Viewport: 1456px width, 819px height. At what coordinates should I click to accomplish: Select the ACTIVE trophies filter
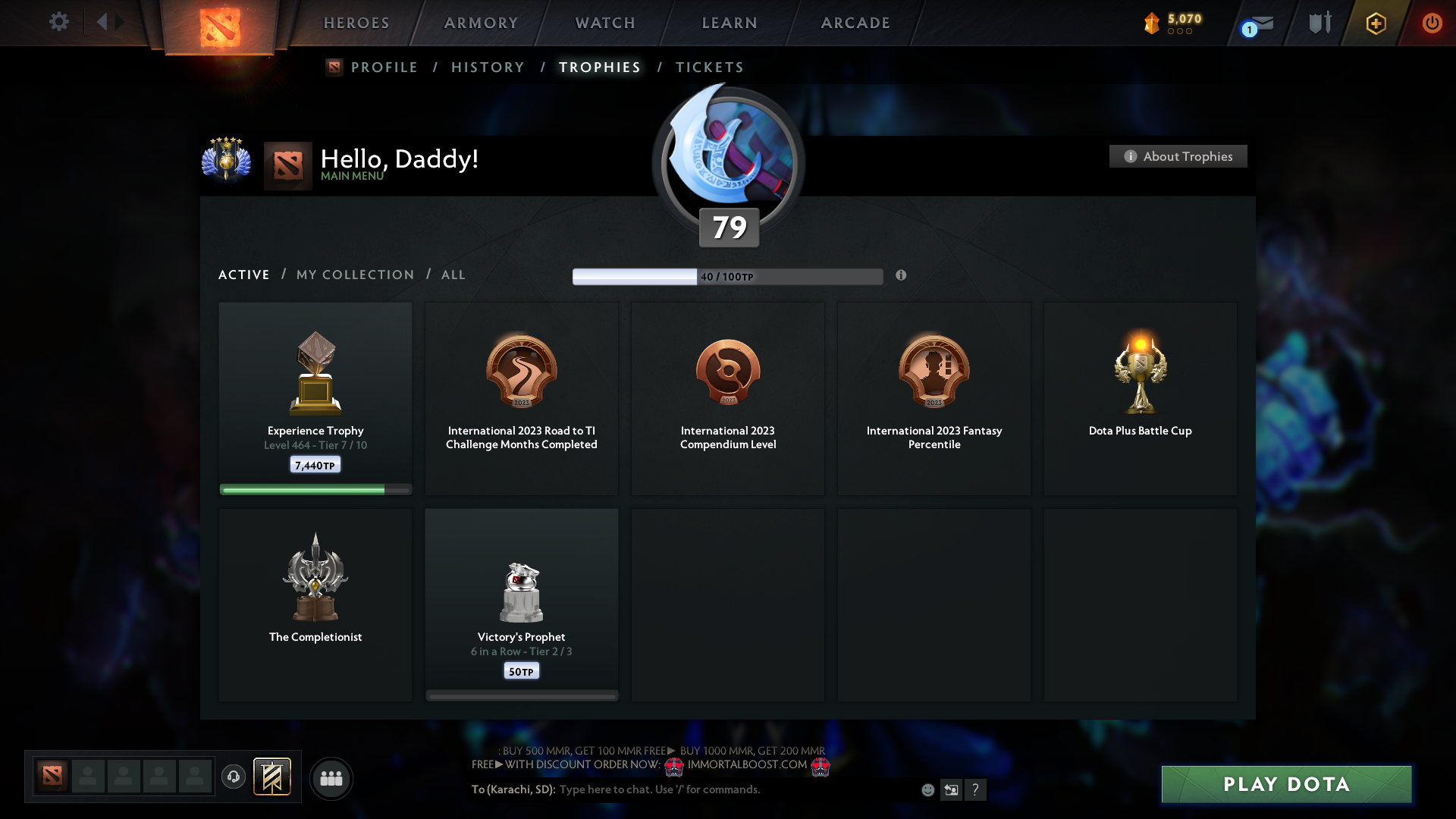[243, 275]
